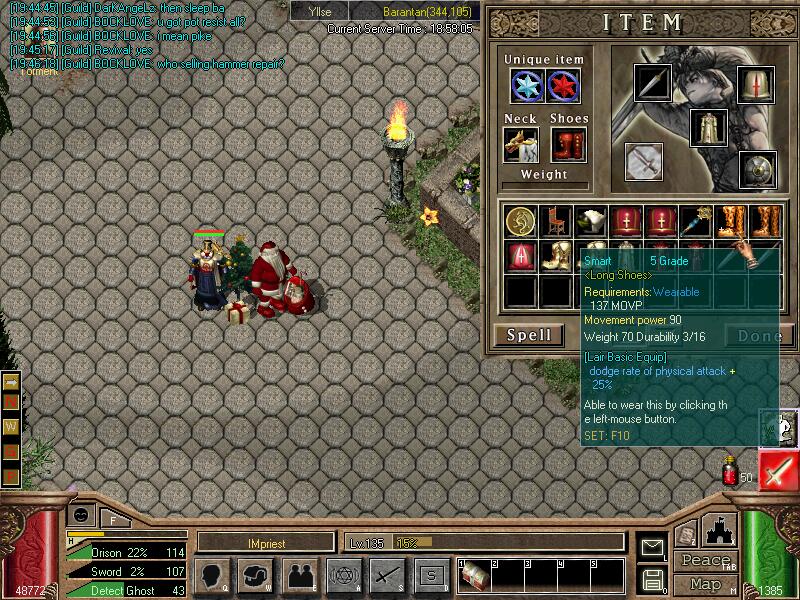
Task: Use the treasure chest in hotbar slot 1
Action: (x=475, y=576)
